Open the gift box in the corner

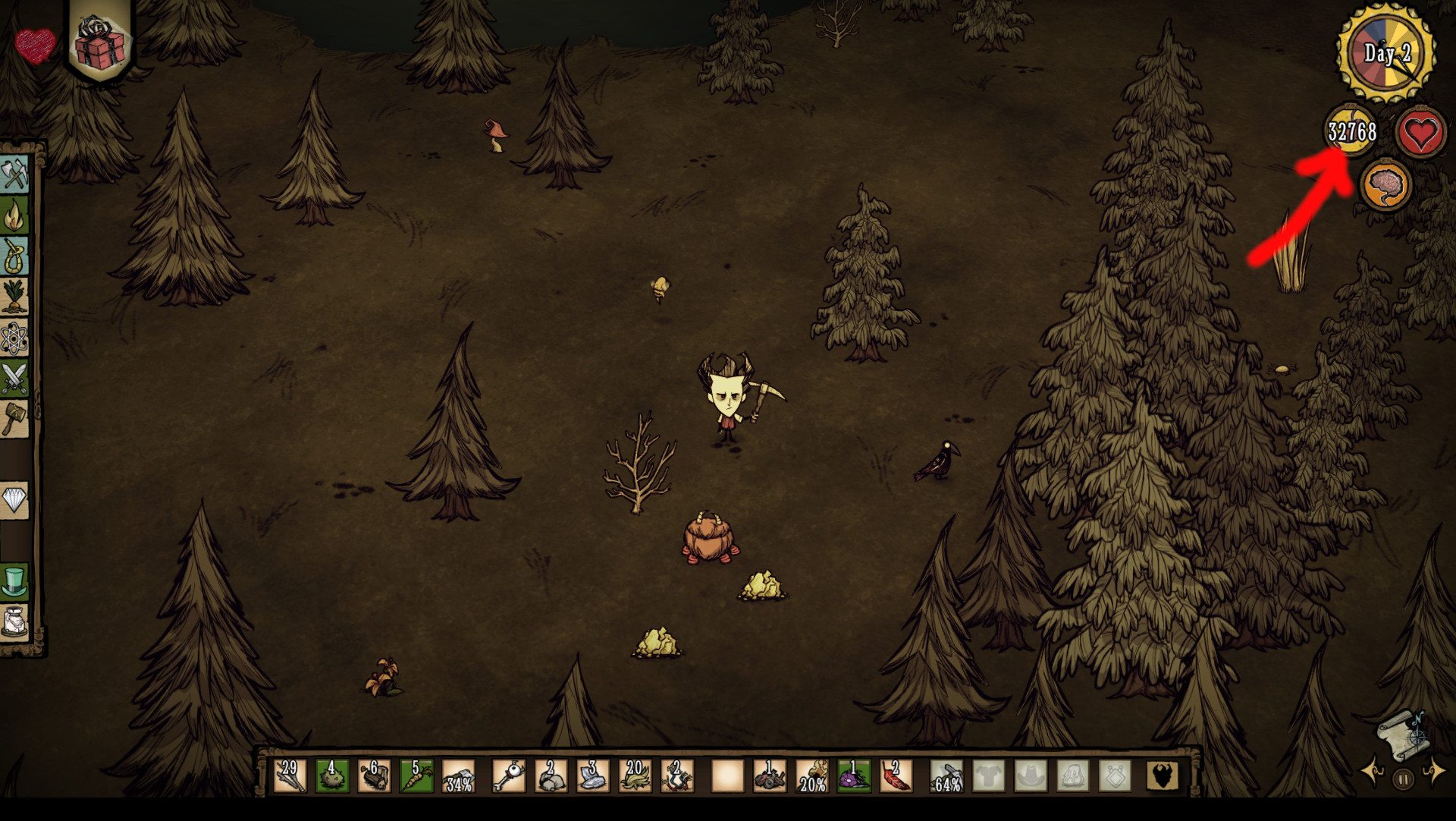coord(100,44)
